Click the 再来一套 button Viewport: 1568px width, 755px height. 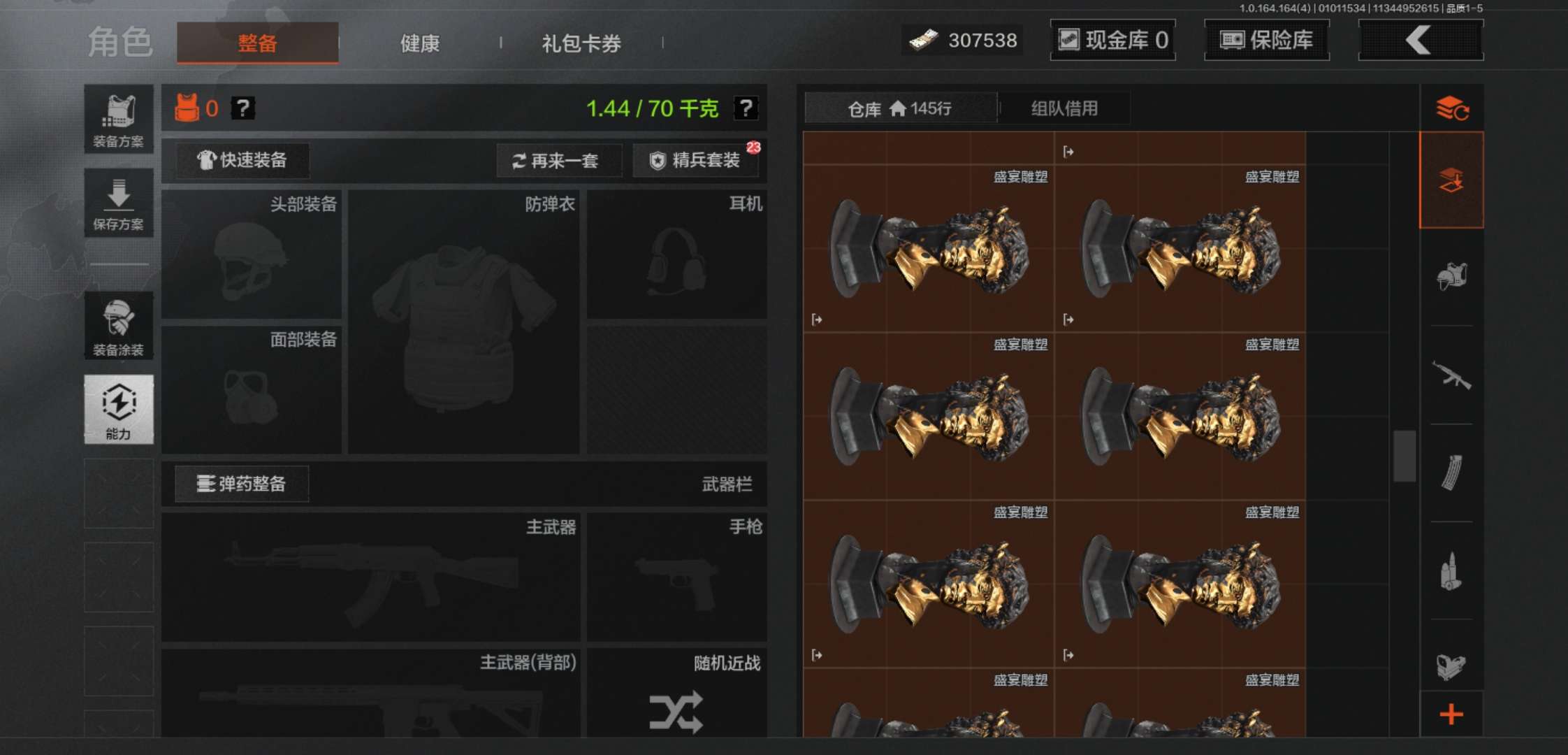click(x=559, y=160)
